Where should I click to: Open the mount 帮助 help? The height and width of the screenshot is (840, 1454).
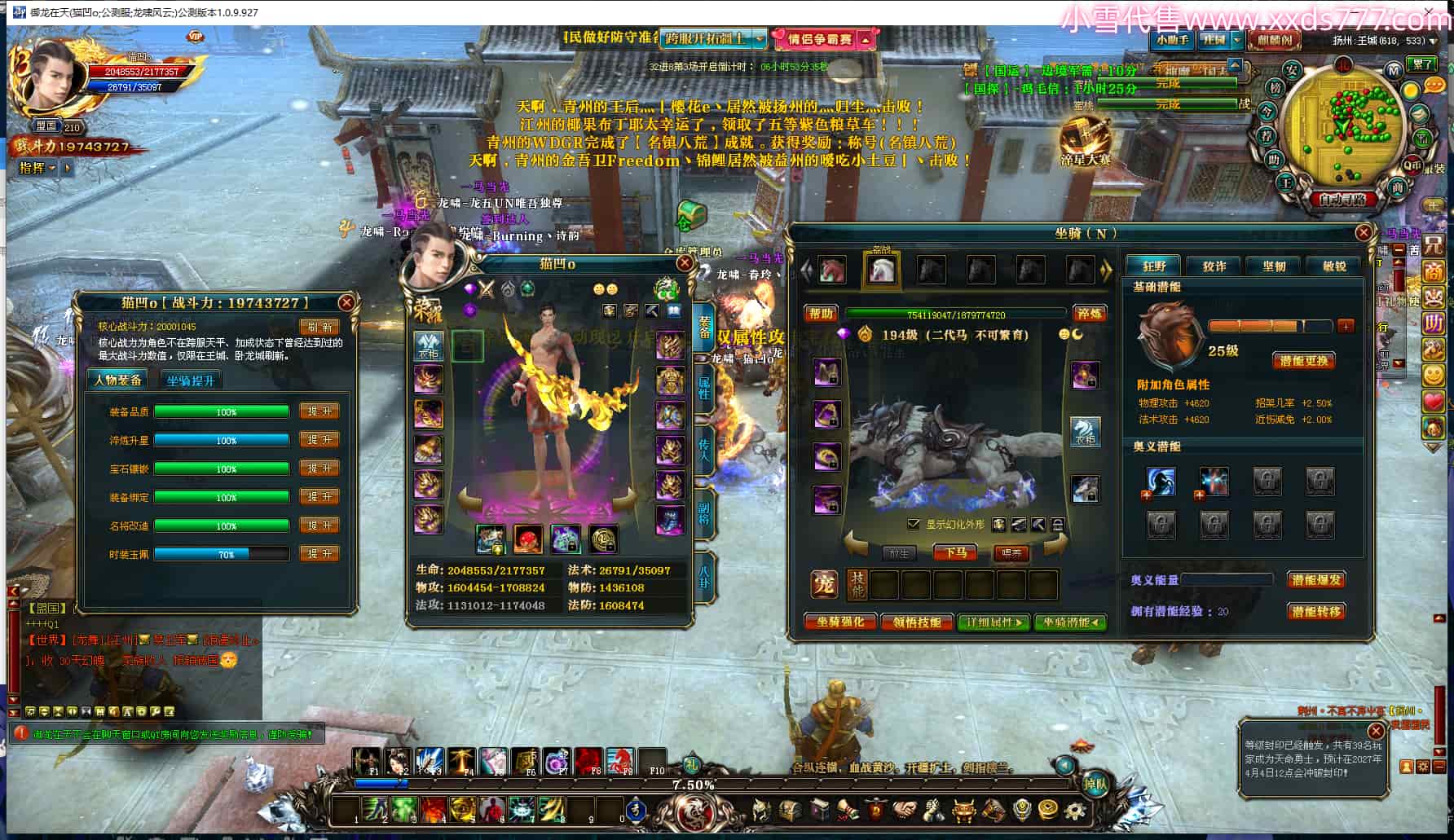click(821, 314)
